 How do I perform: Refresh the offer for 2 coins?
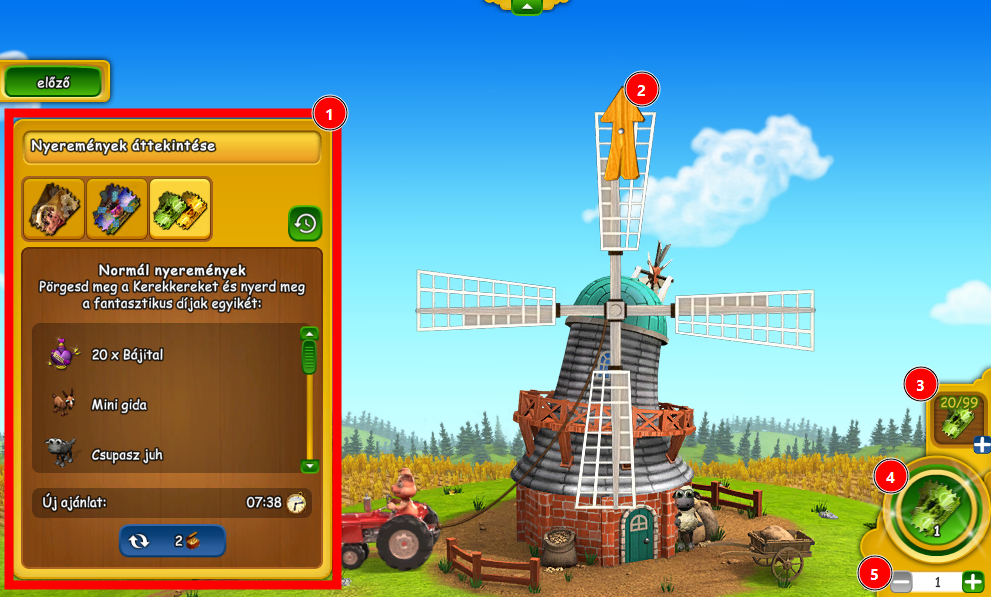click(x=172, y=540)
